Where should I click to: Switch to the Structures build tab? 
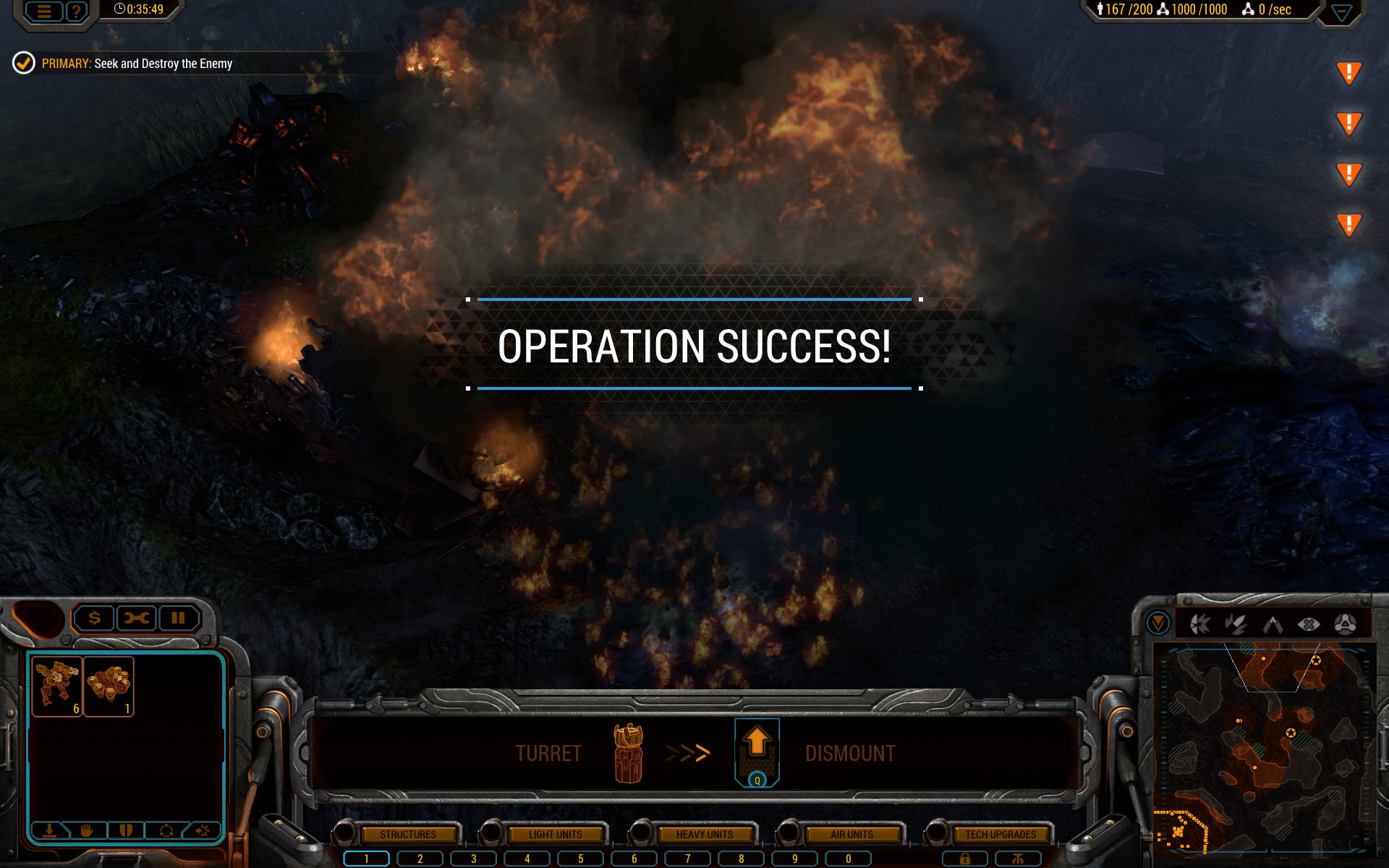[x=408, y=834]
